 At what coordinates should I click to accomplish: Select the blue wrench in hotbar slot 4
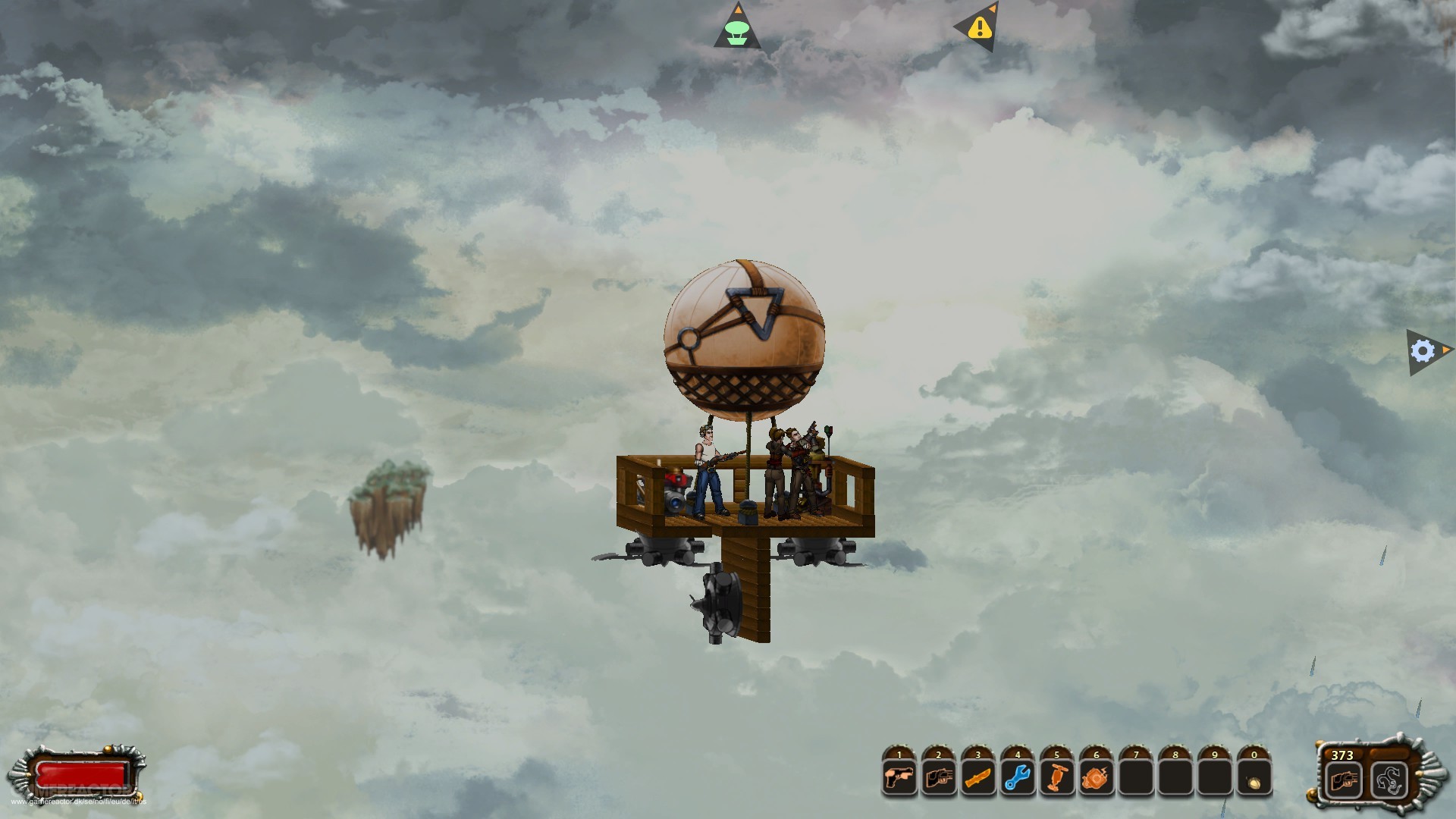tap(1018, 778)
